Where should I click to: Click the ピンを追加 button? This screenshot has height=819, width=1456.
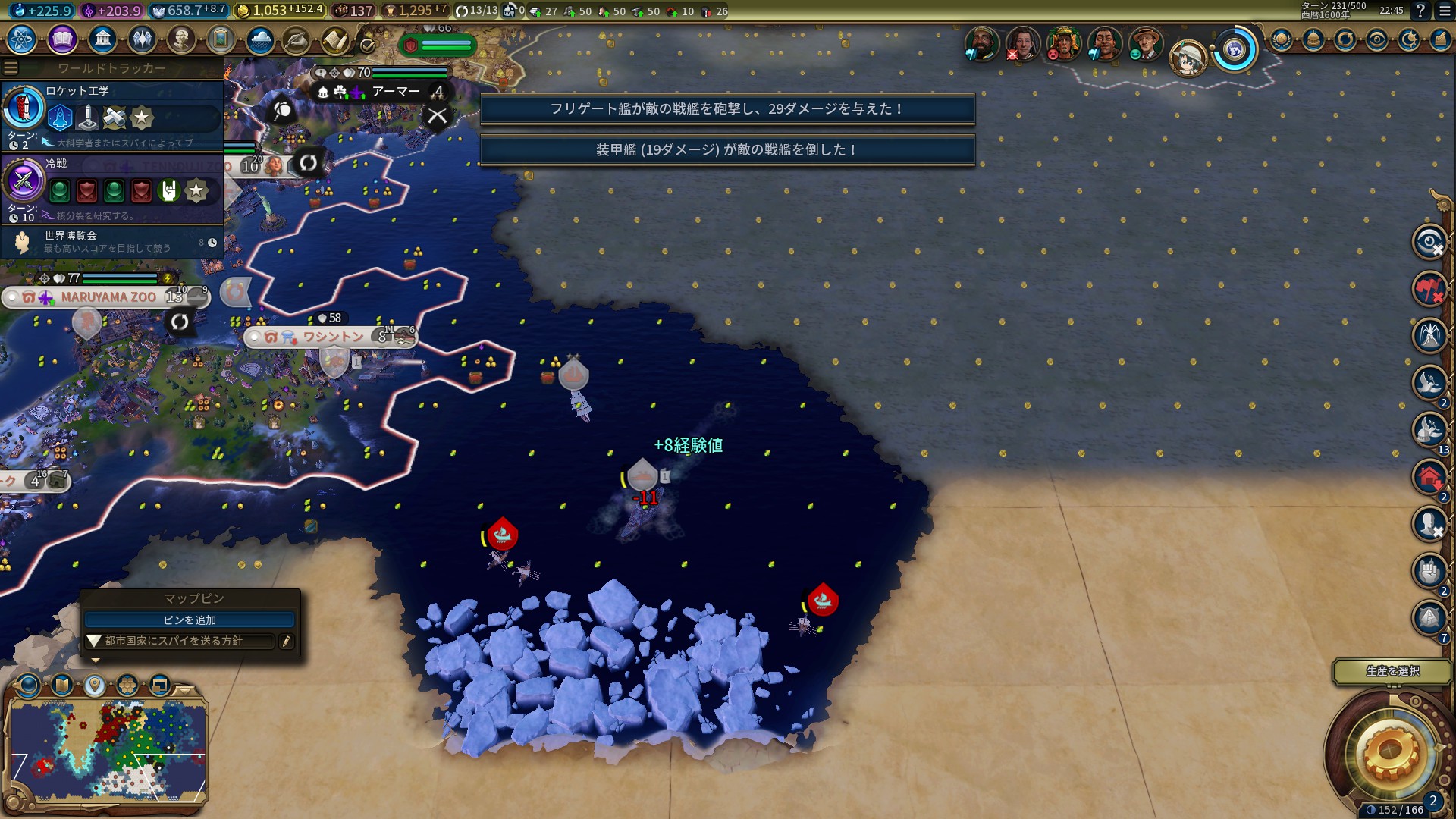tap(190, 620)
